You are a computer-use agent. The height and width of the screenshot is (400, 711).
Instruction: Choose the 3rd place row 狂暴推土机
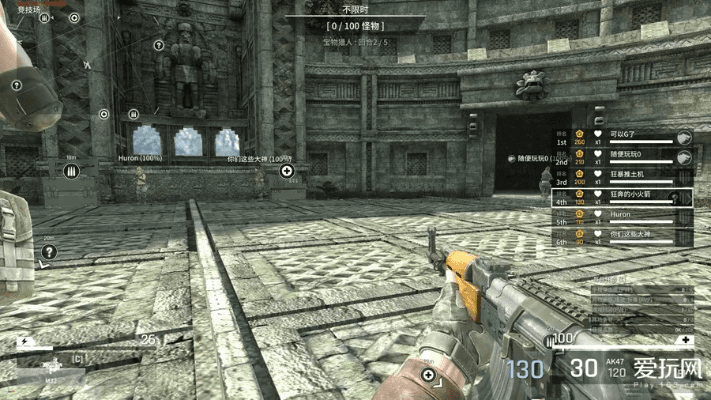tap(620, 178)
